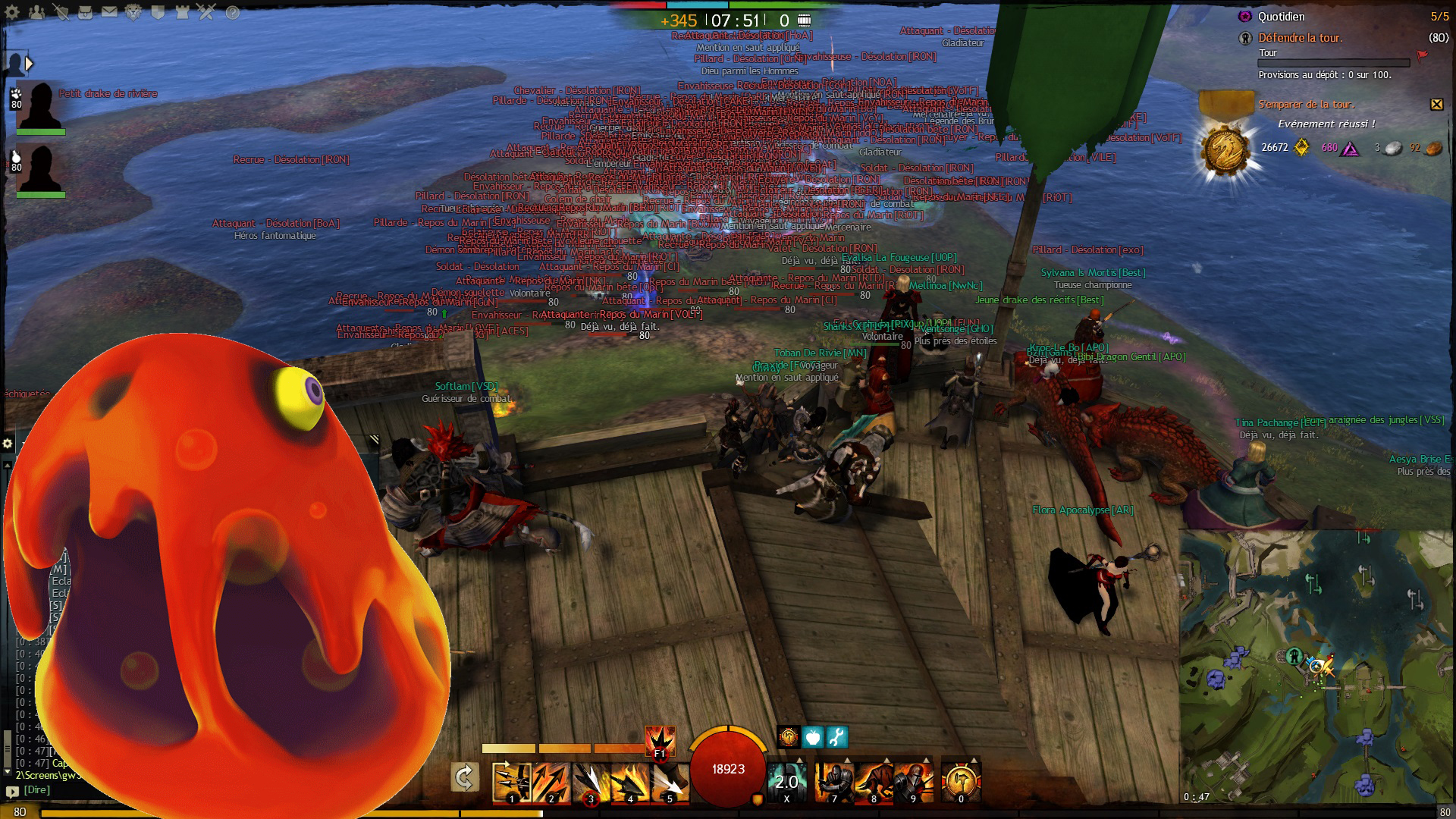Activate the F1 burst skill
This screenshot has width=1456, height=819.
tap(660, 741)
